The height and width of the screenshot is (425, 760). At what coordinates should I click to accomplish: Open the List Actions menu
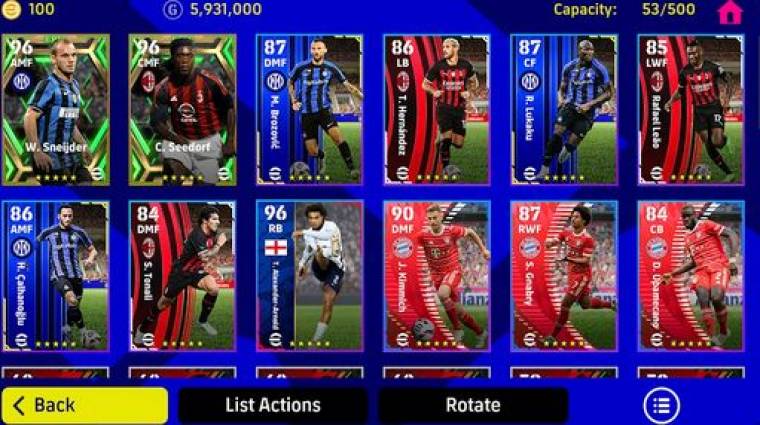pyautogui.click(x=272, y=405)
